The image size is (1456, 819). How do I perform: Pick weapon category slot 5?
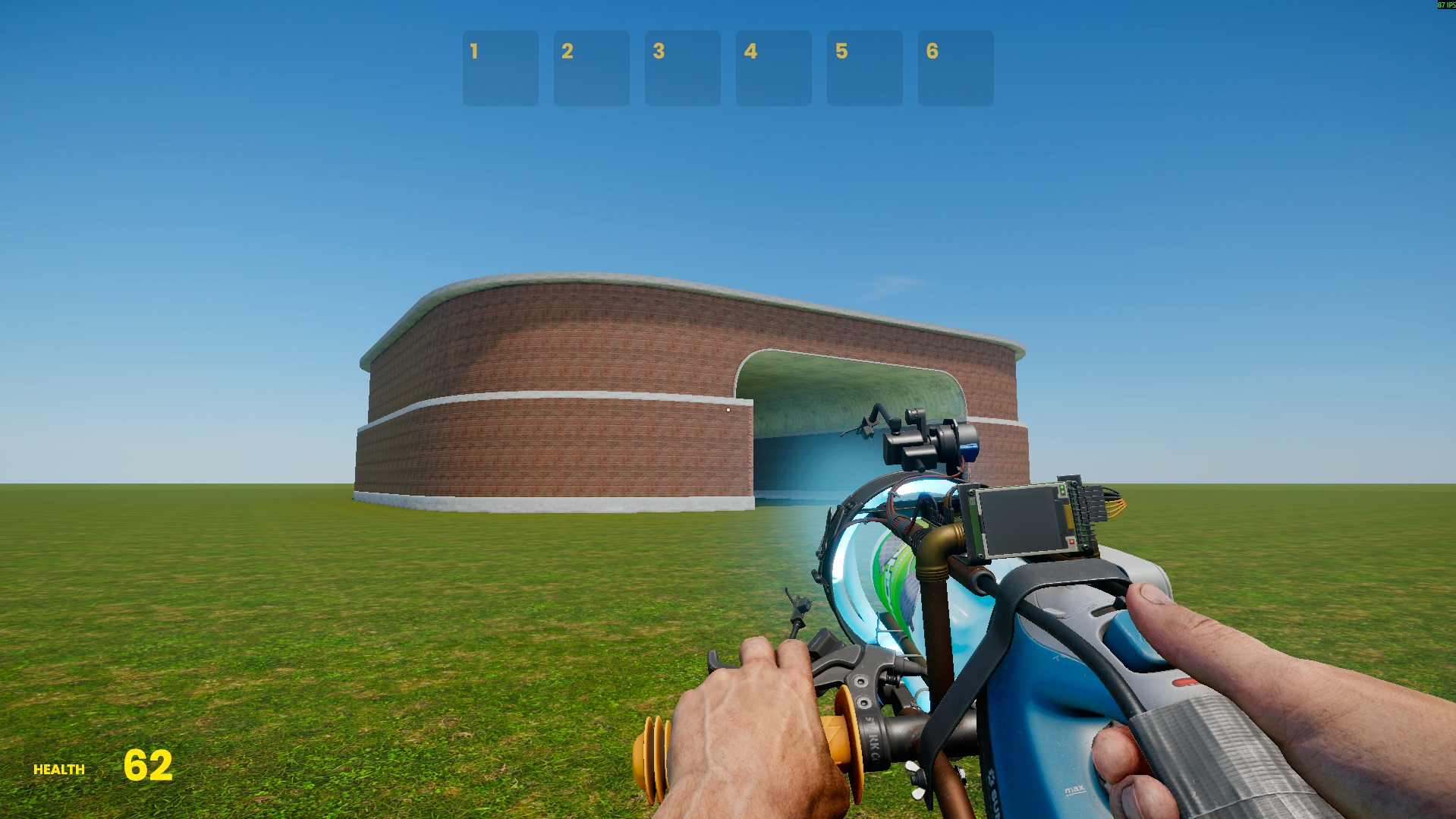tap(864, 68)
